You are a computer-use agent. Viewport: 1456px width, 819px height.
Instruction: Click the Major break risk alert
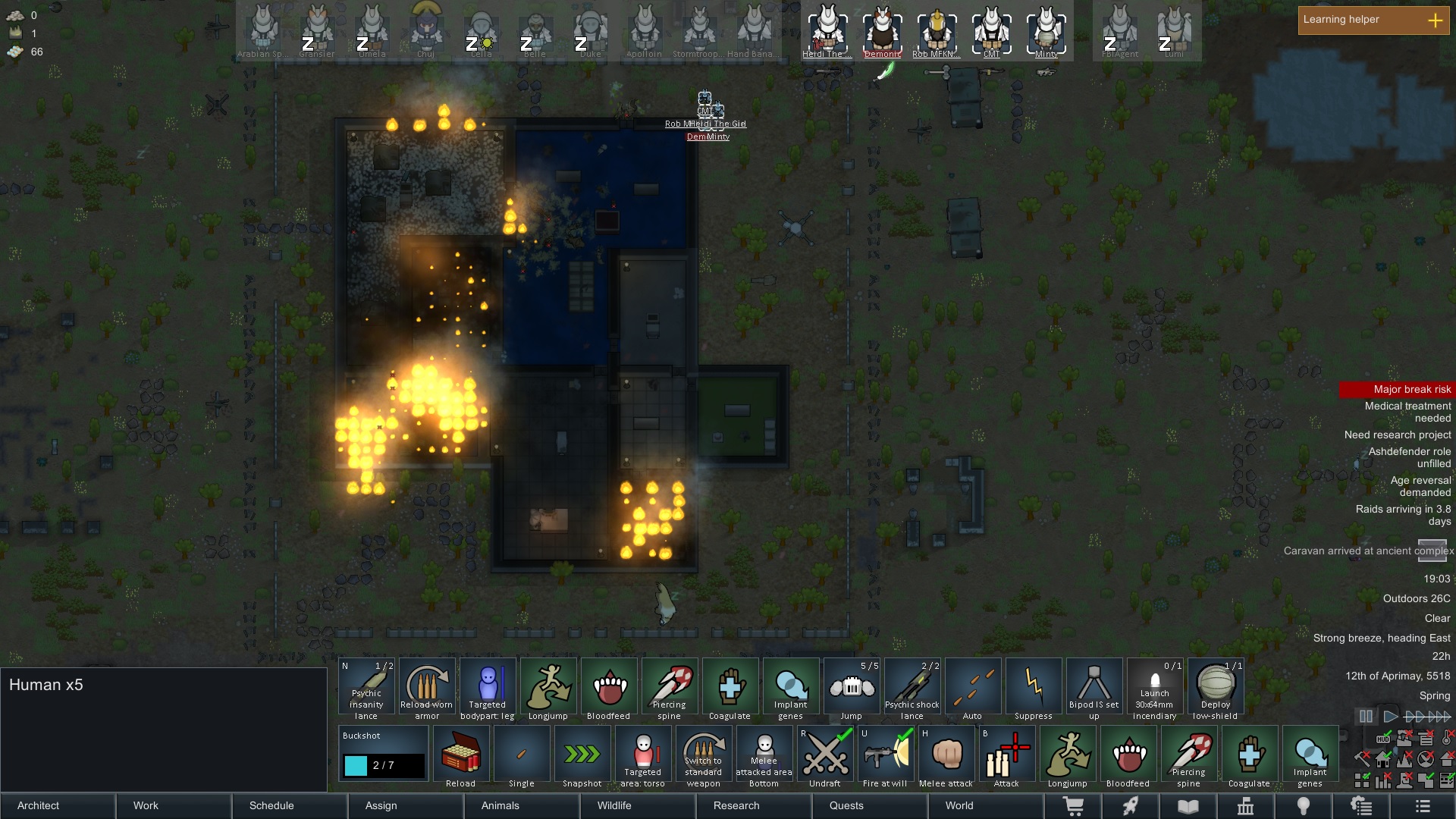(x=1397, y=390)
